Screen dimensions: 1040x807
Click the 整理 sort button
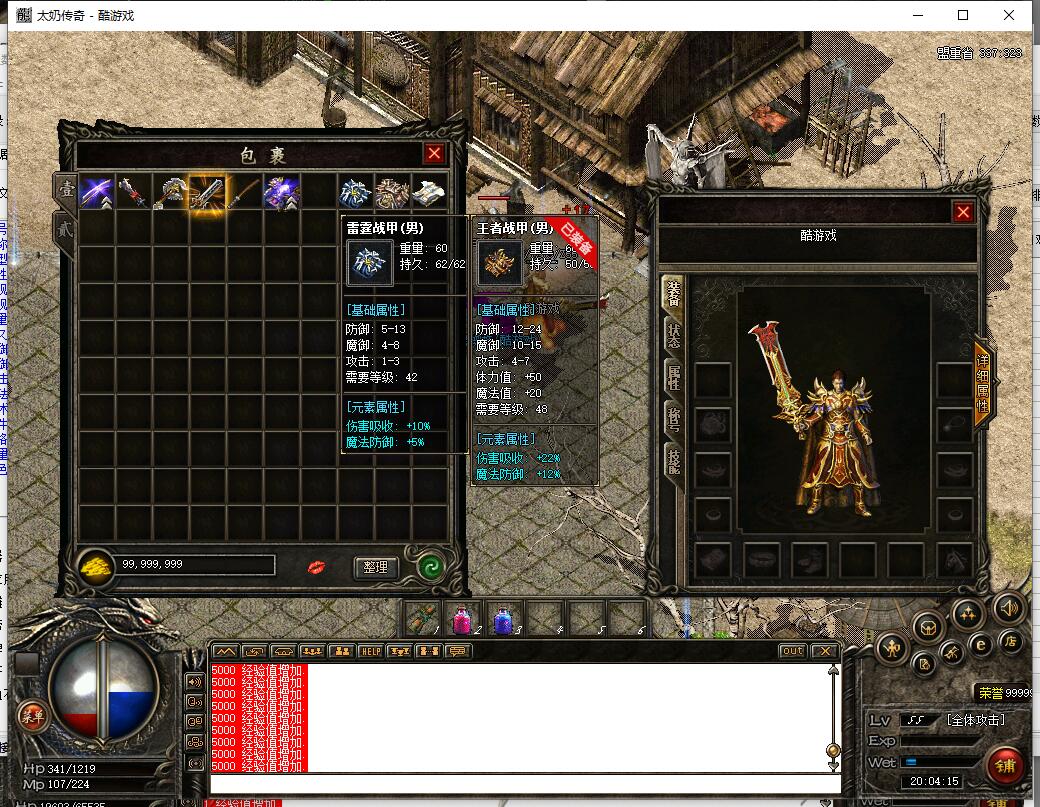[x=375, y=567]
